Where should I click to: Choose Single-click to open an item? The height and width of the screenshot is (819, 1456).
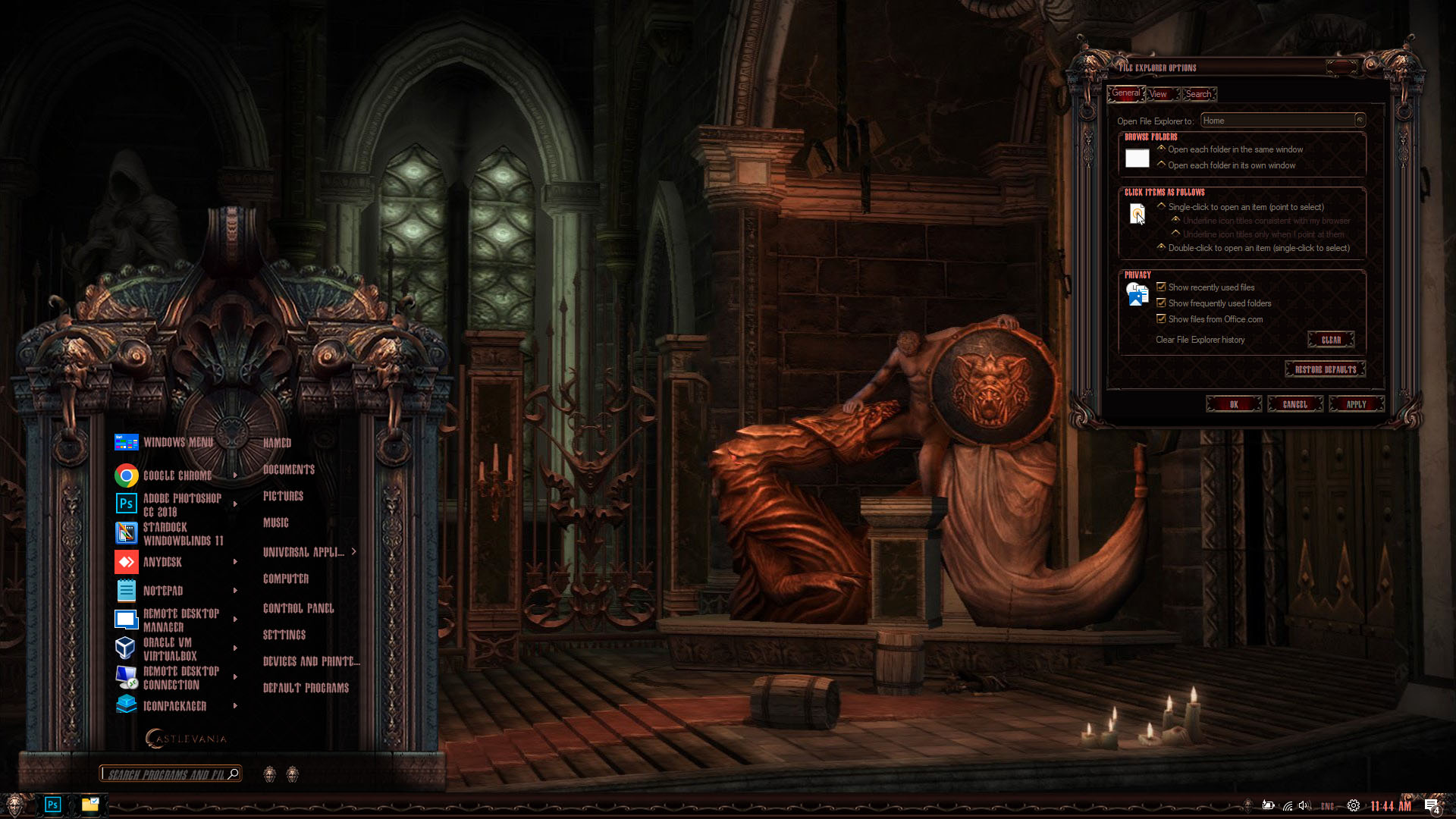click(1162, 206)
